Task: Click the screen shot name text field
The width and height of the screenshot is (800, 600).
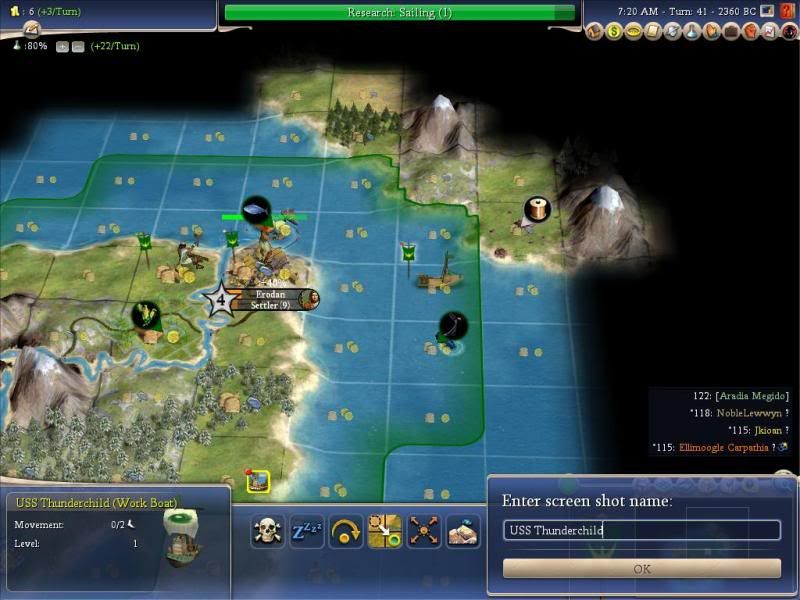Action: [642, 530]
